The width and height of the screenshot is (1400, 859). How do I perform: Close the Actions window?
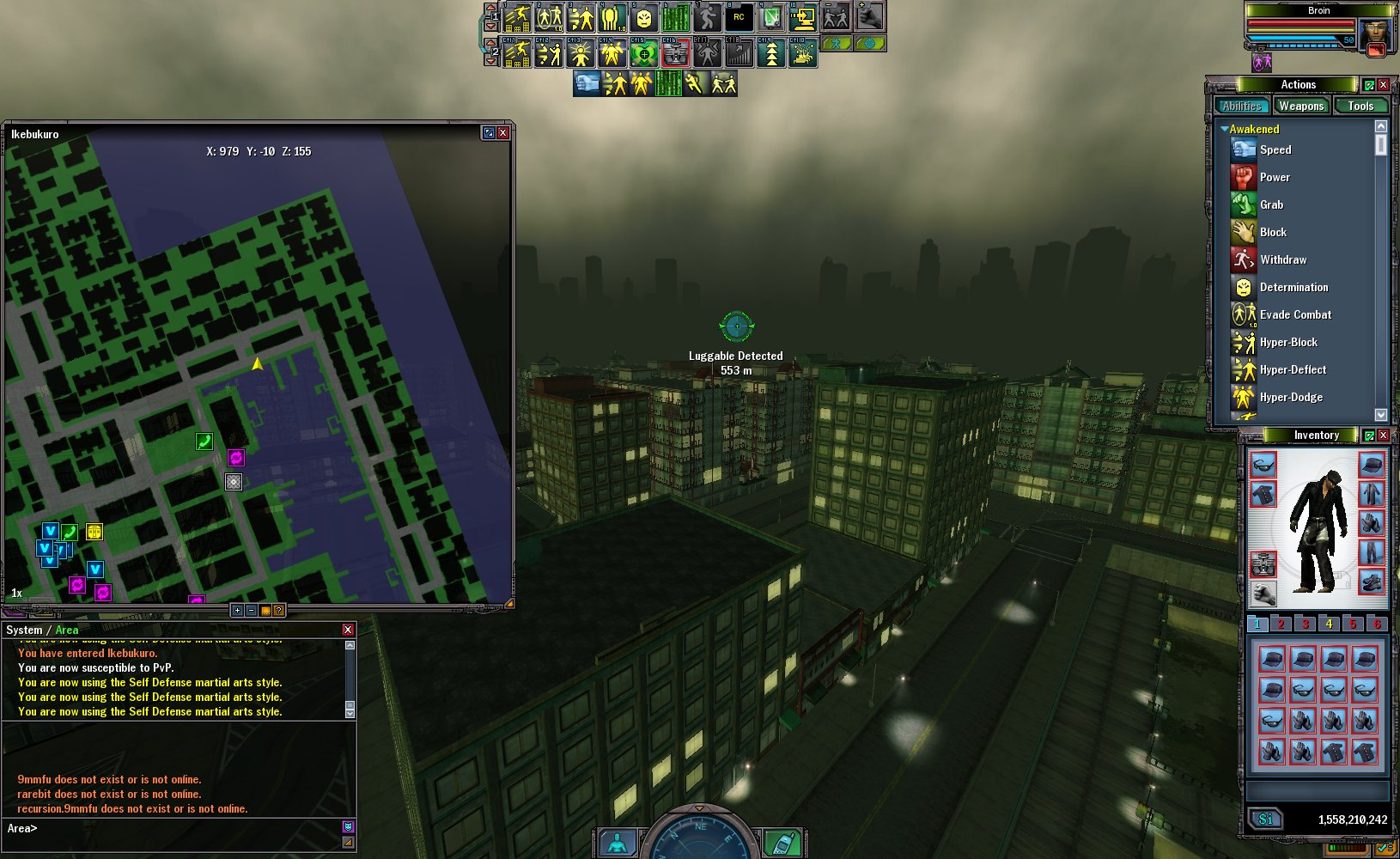coord(1383,84)
